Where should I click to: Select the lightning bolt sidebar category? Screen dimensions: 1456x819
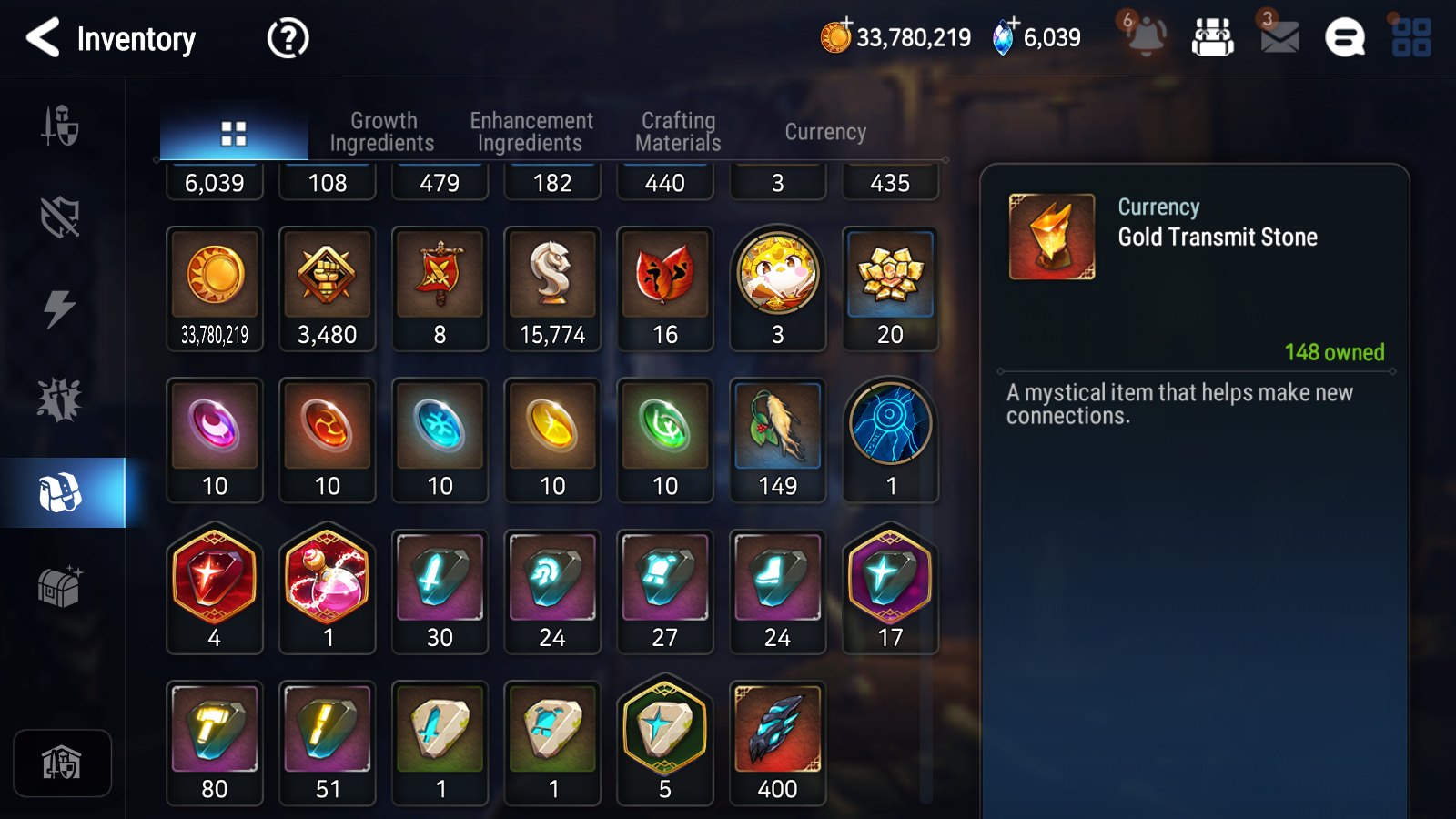pos(60,308)
